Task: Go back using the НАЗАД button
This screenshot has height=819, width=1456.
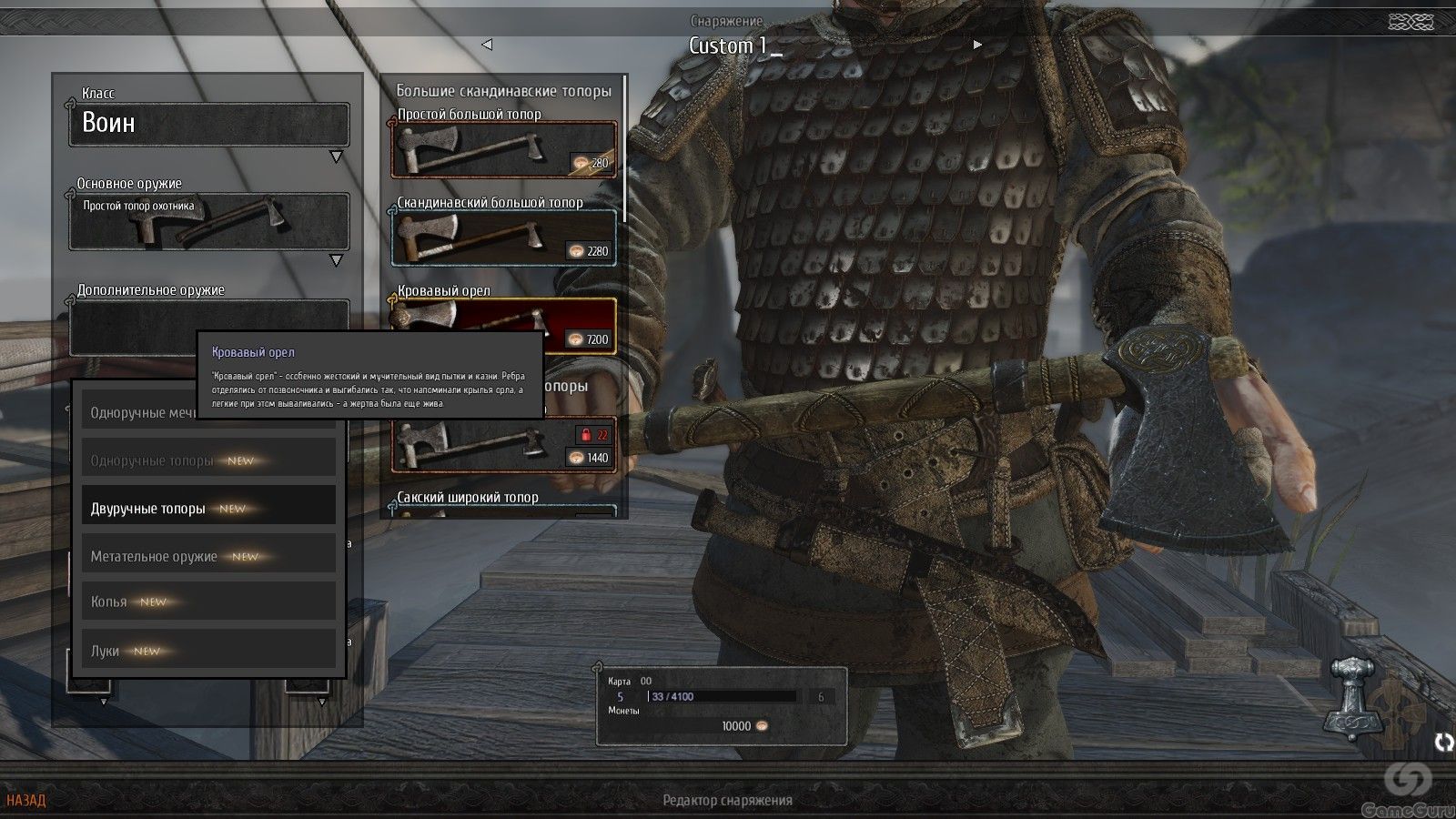Action: [x=25, y=801]
